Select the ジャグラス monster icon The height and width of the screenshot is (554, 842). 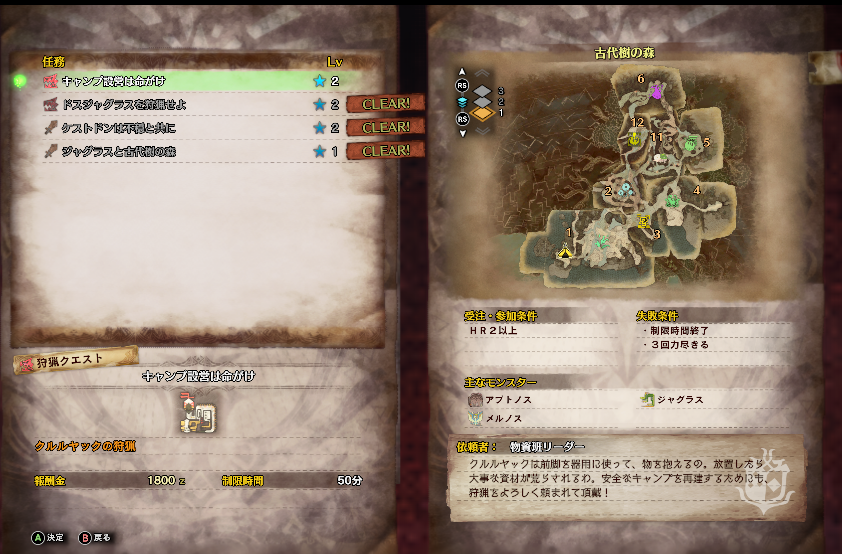click(647, 400)
